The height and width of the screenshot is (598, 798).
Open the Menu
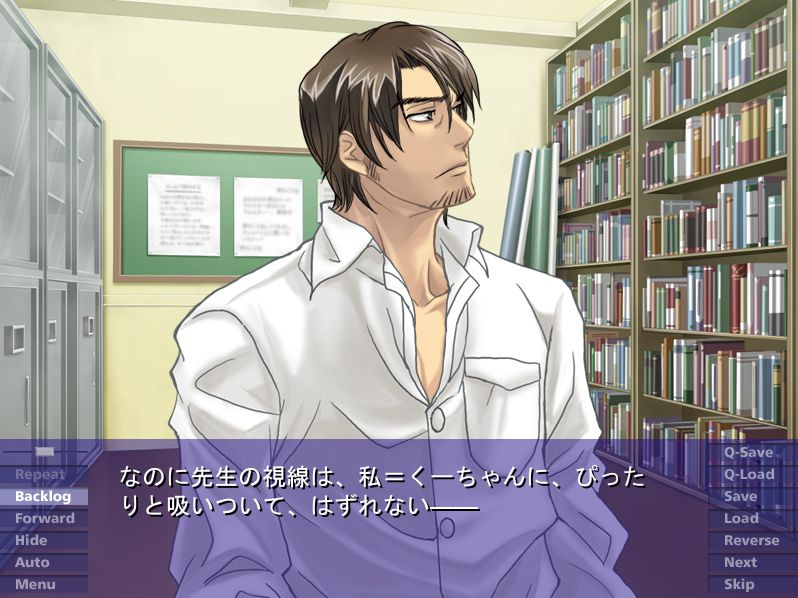[36, 585]
